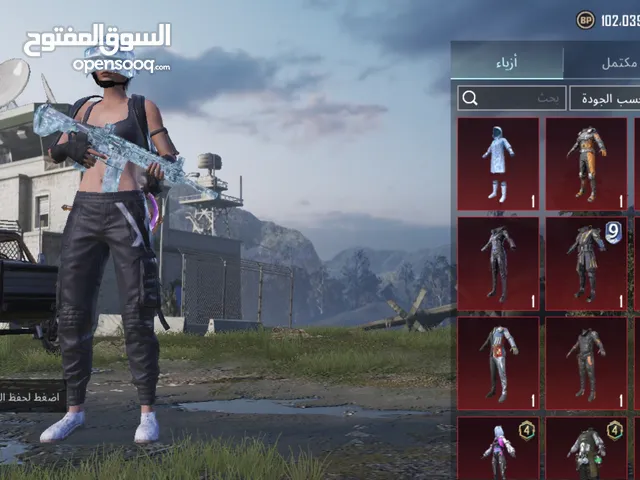Select the outfit with the 9 badge
The width and height of the screenshot is (640, 480).
pos(586,263)
